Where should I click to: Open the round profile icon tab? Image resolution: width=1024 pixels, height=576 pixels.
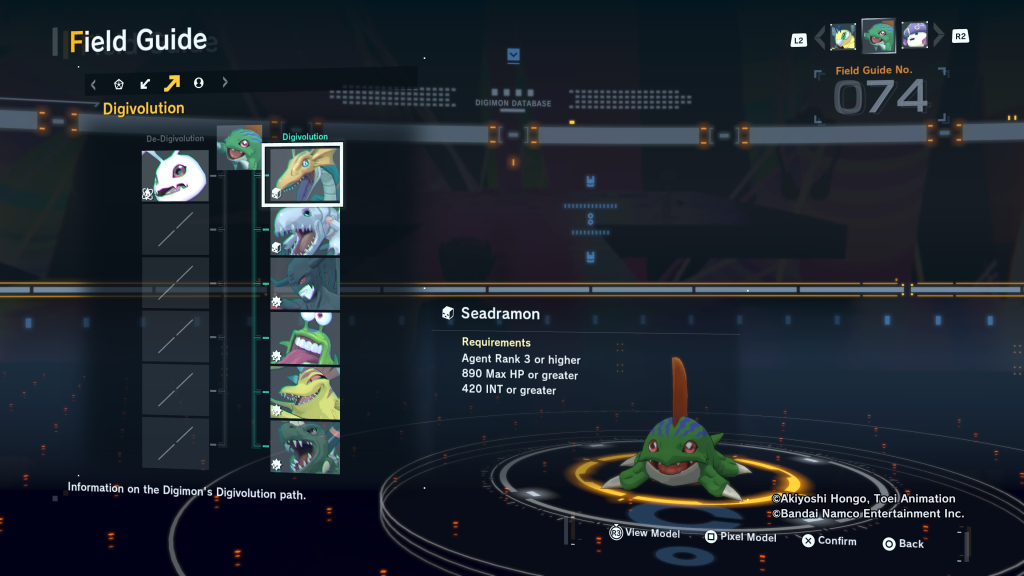(198, 84)
